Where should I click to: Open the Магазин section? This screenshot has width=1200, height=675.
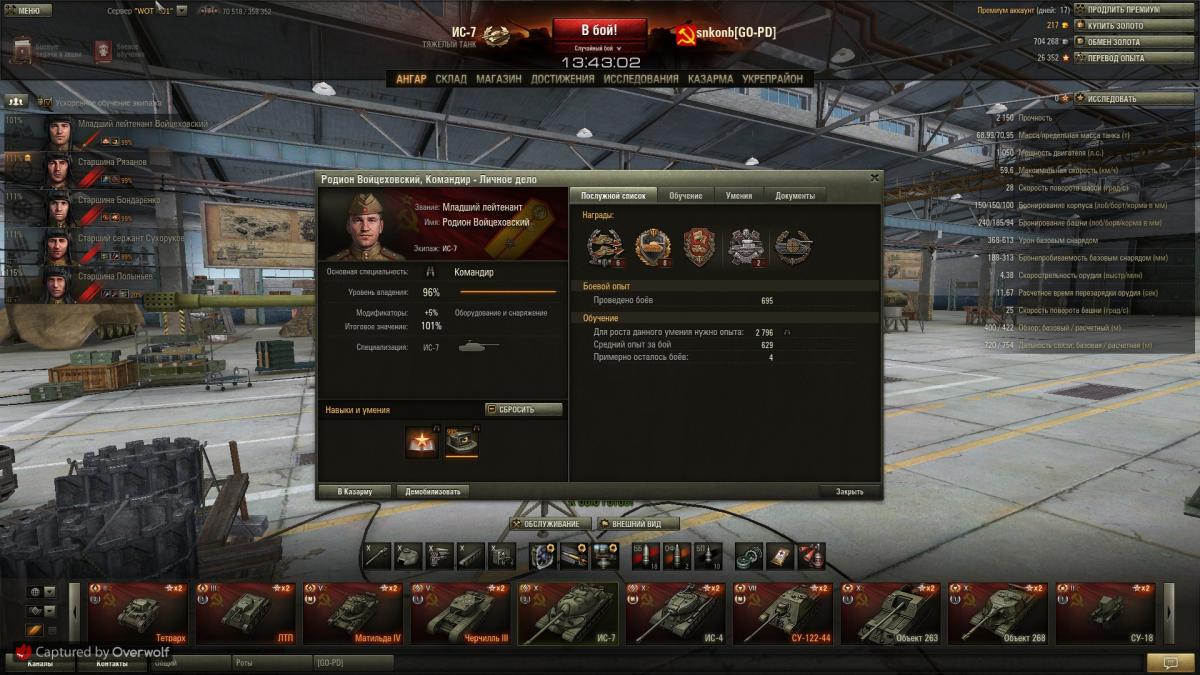pyautogui.click(x=498, y=79)
